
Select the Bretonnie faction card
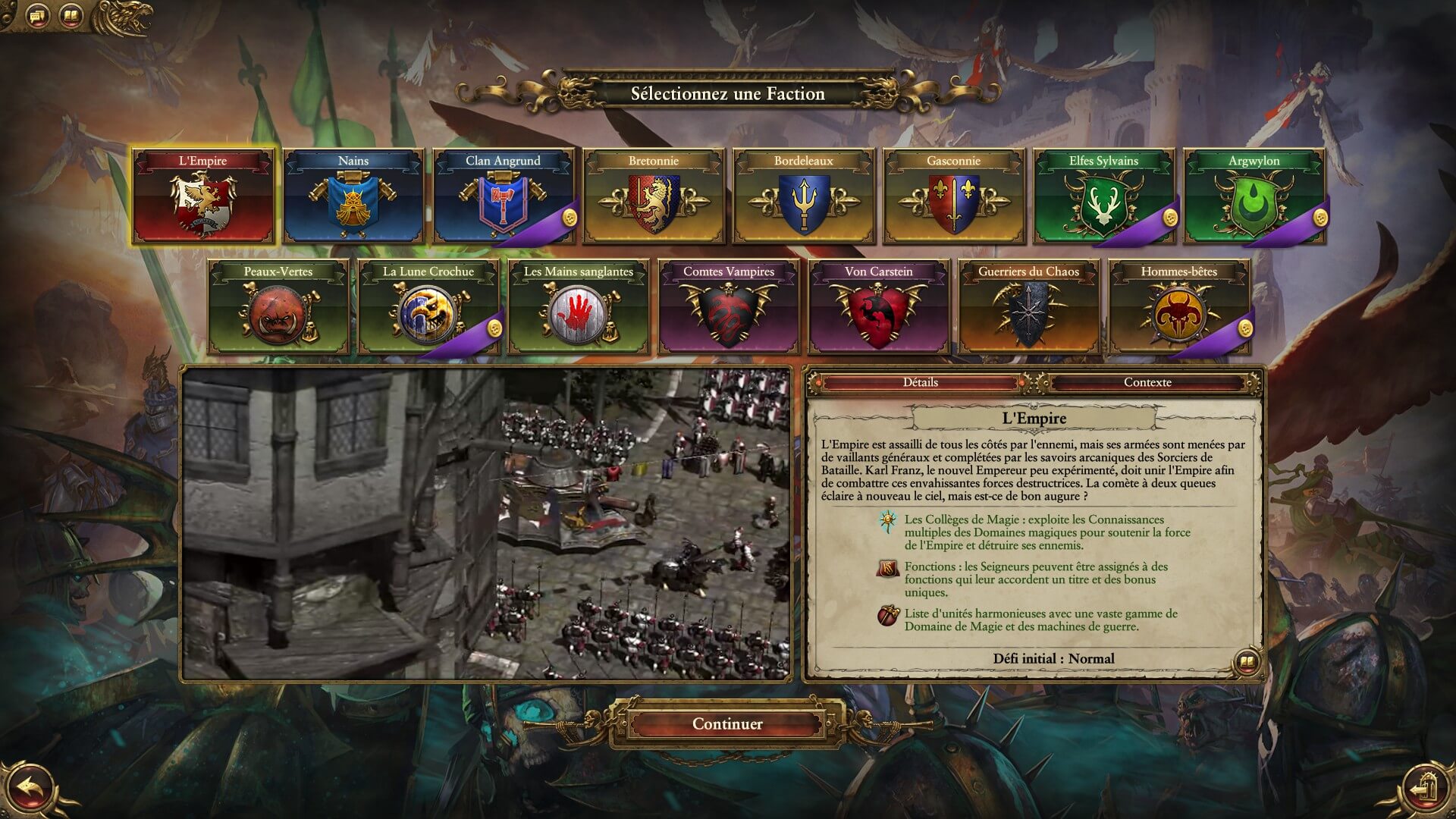pos(653,197)
